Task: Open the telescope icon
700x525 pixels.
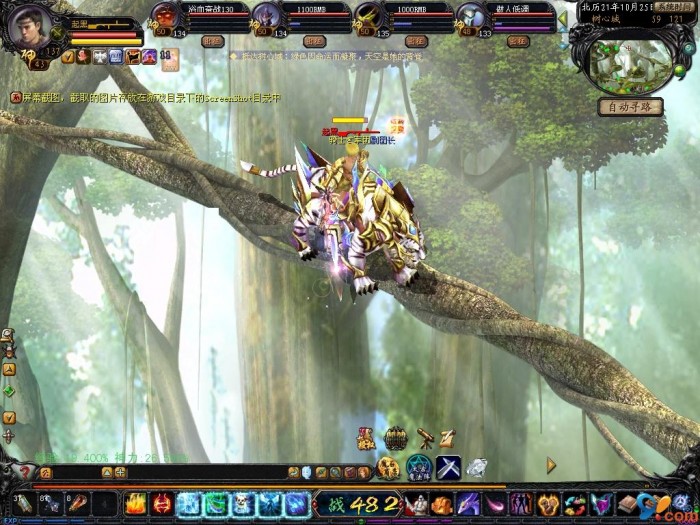Action: (x=424, y=437)
